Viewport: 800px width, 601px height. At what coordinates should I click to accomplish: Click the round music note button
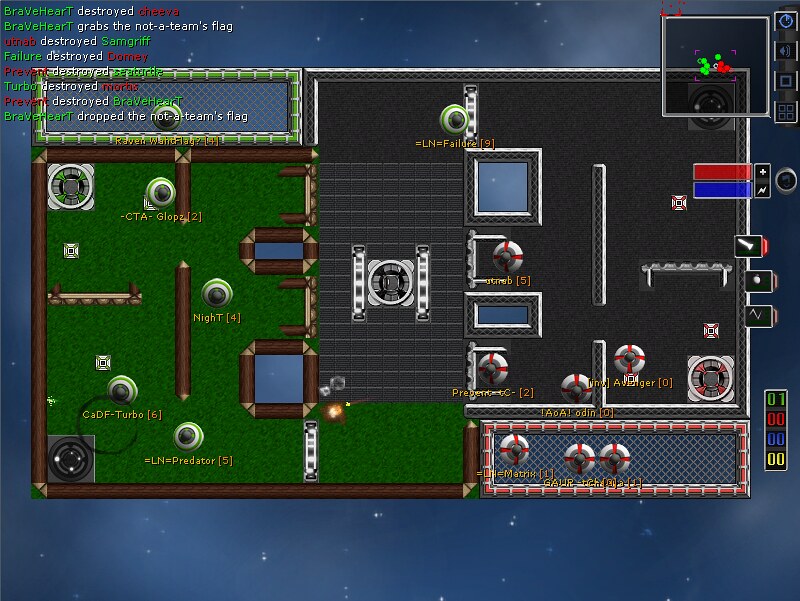pyautogui.click(x=787, y=180)
